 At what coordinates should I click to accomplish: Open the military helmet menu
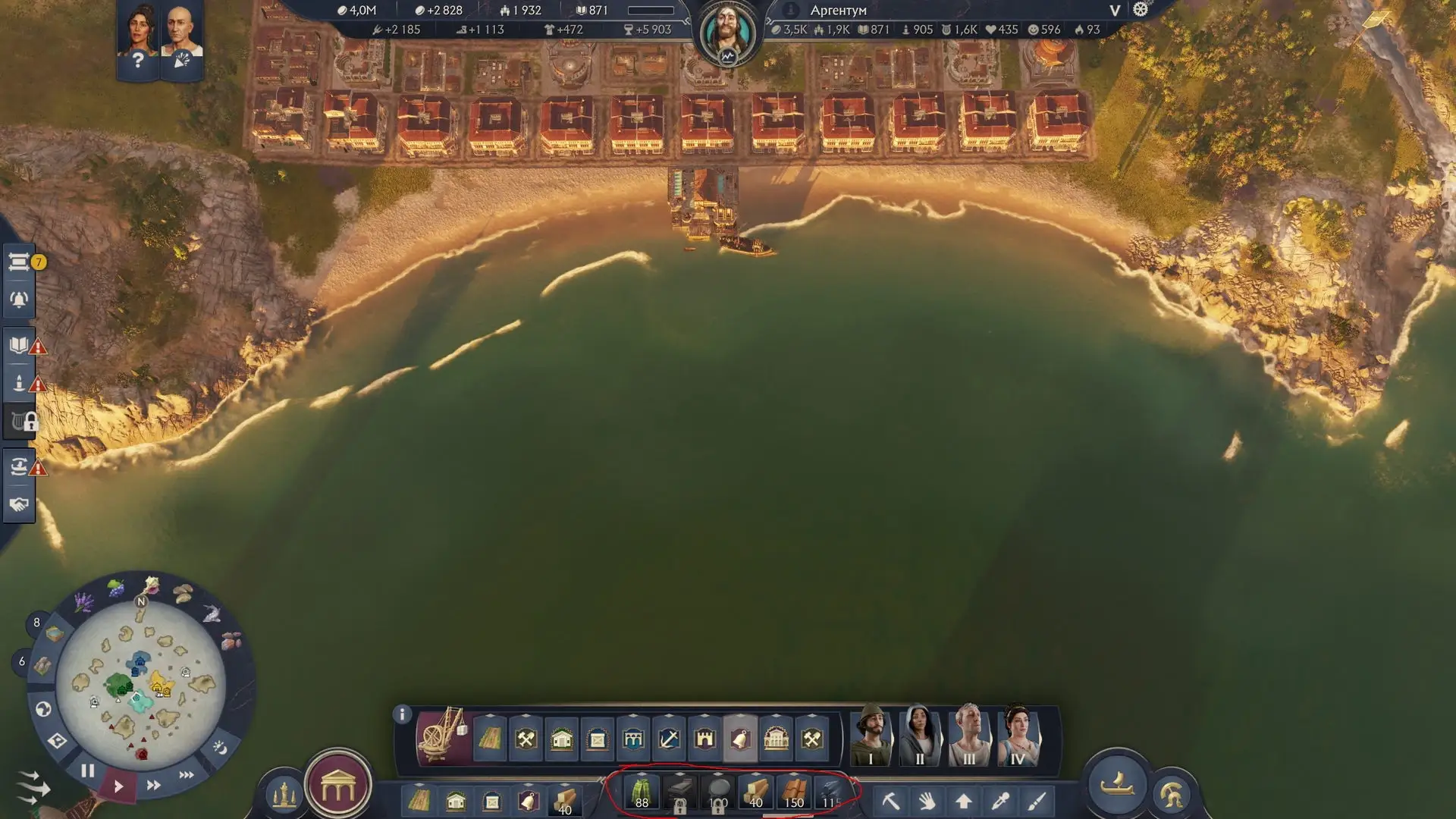click(x=1172, y=795)
